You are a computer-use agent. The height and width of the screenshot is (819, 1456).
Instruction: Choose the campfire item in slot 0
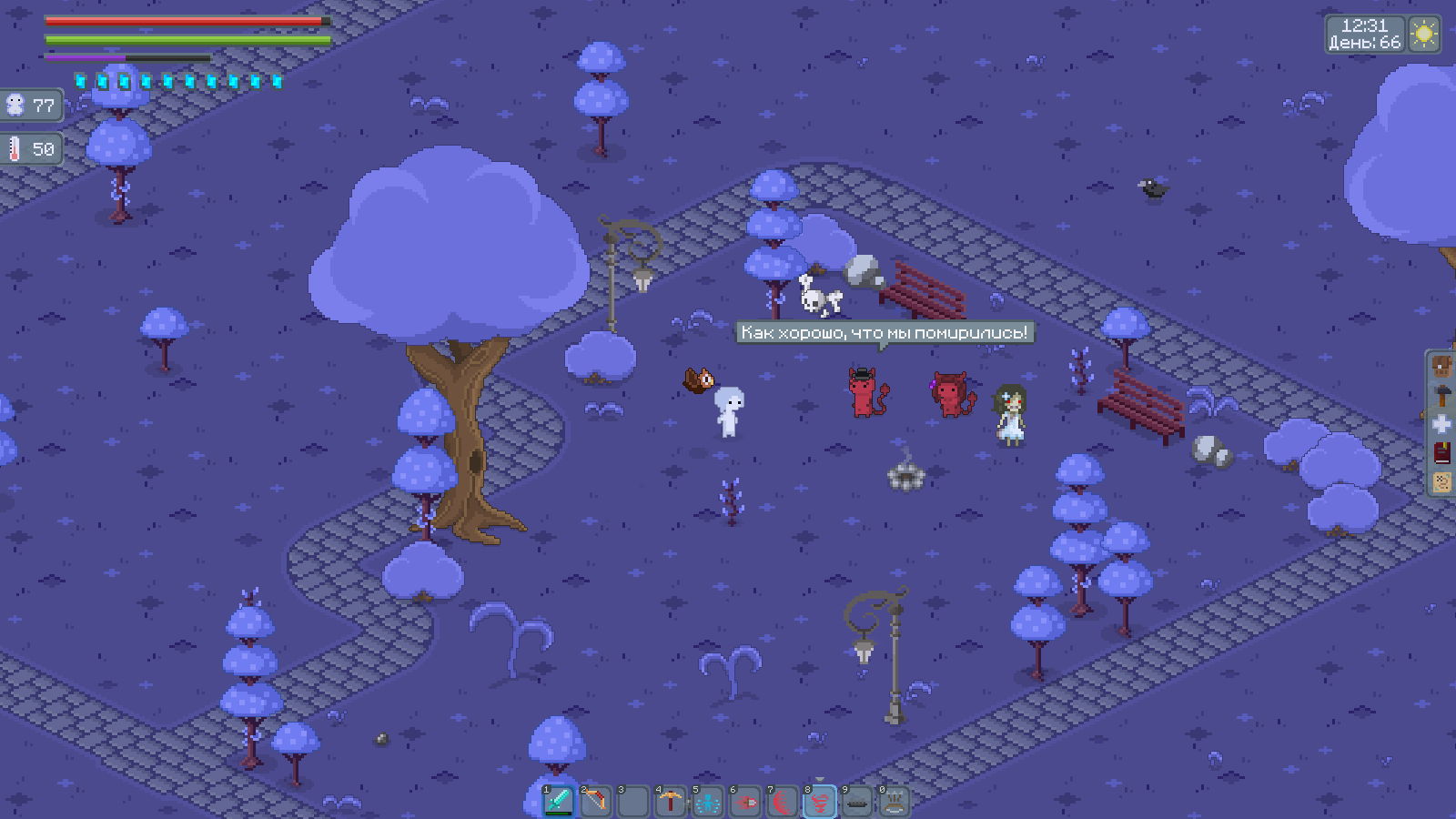pos(895,802)
